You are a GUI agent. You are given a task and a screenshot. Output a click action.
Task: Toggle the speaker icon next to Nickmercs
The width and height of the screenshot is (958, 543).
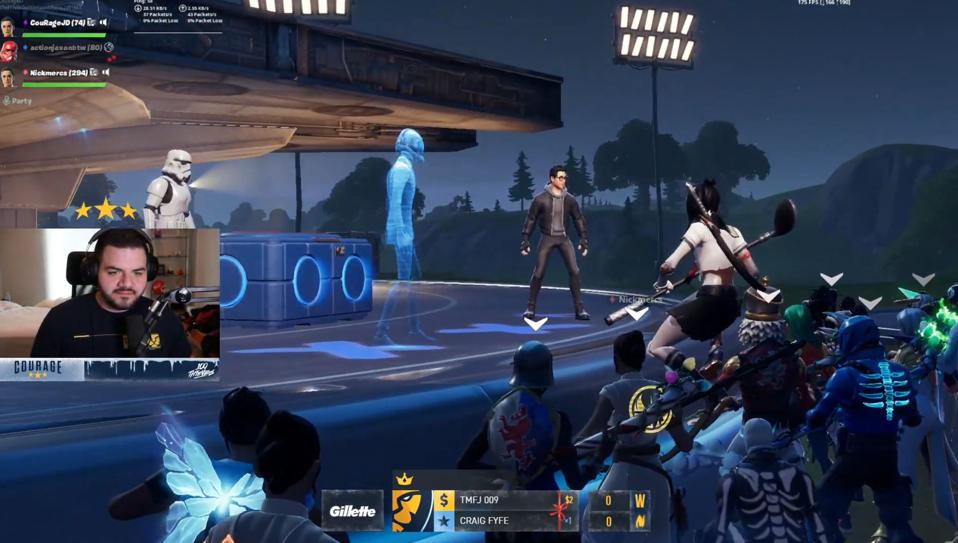tap(105, 72)
